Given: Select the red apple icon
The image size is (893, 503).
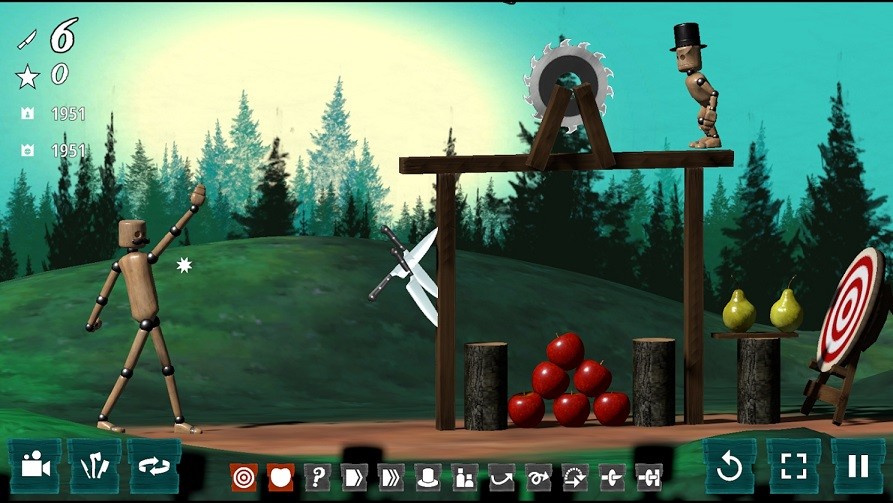Looking at the screenshot, I should pyautogui.click(x=280, y=477).
